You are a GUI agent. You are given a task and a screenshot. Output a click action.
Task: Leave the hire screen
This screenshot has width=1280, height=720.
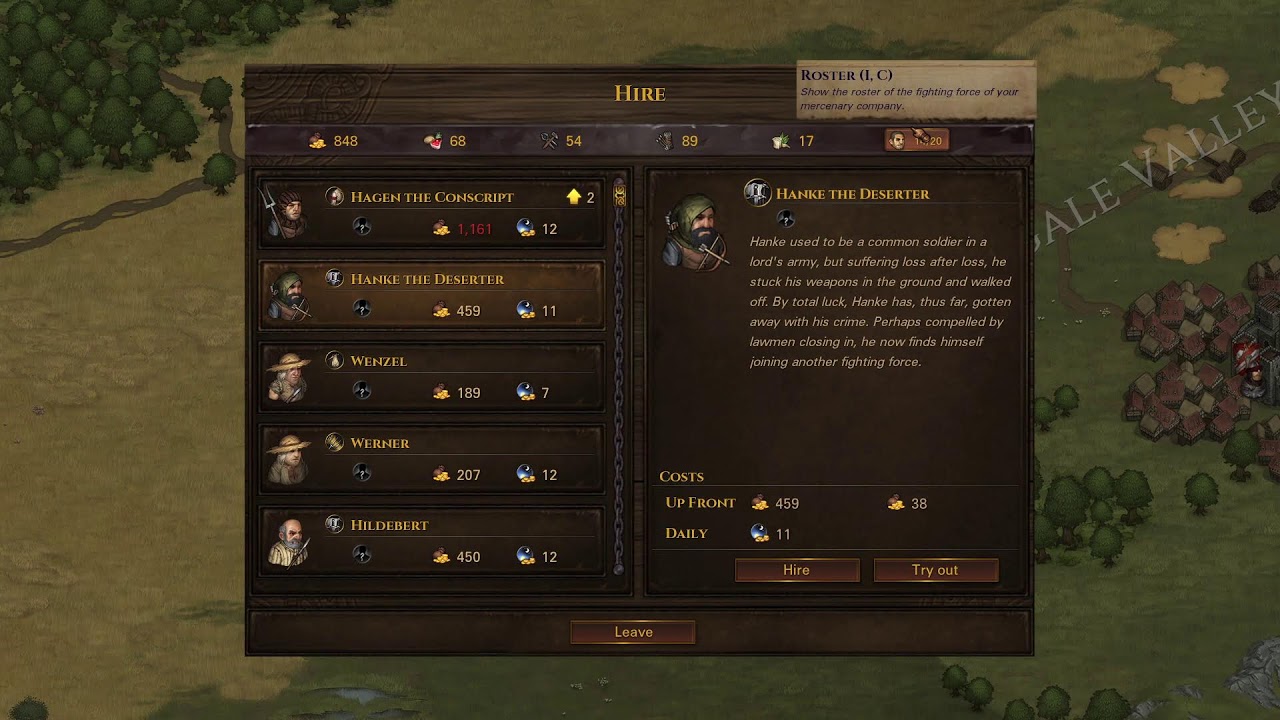tap(633, 632)
